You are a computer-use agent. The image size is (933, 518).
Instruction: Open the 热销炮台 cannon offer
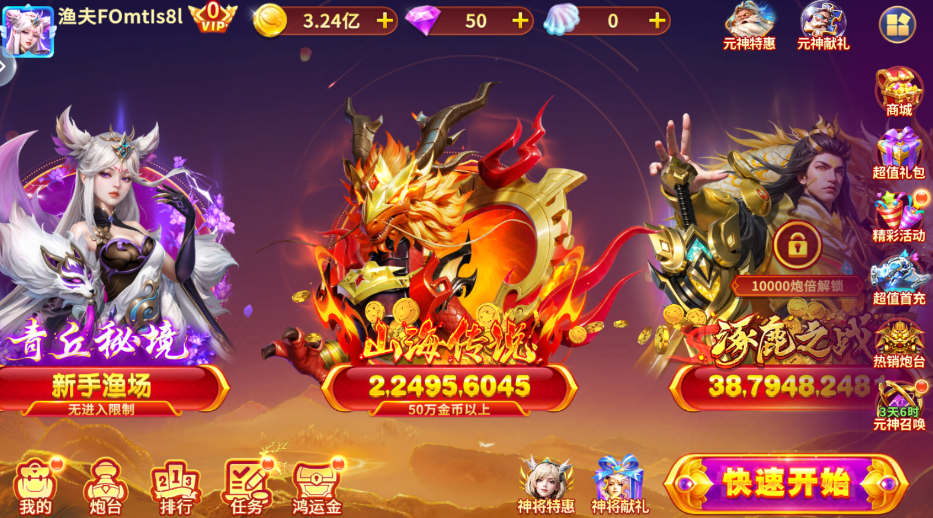click(898, 342)
